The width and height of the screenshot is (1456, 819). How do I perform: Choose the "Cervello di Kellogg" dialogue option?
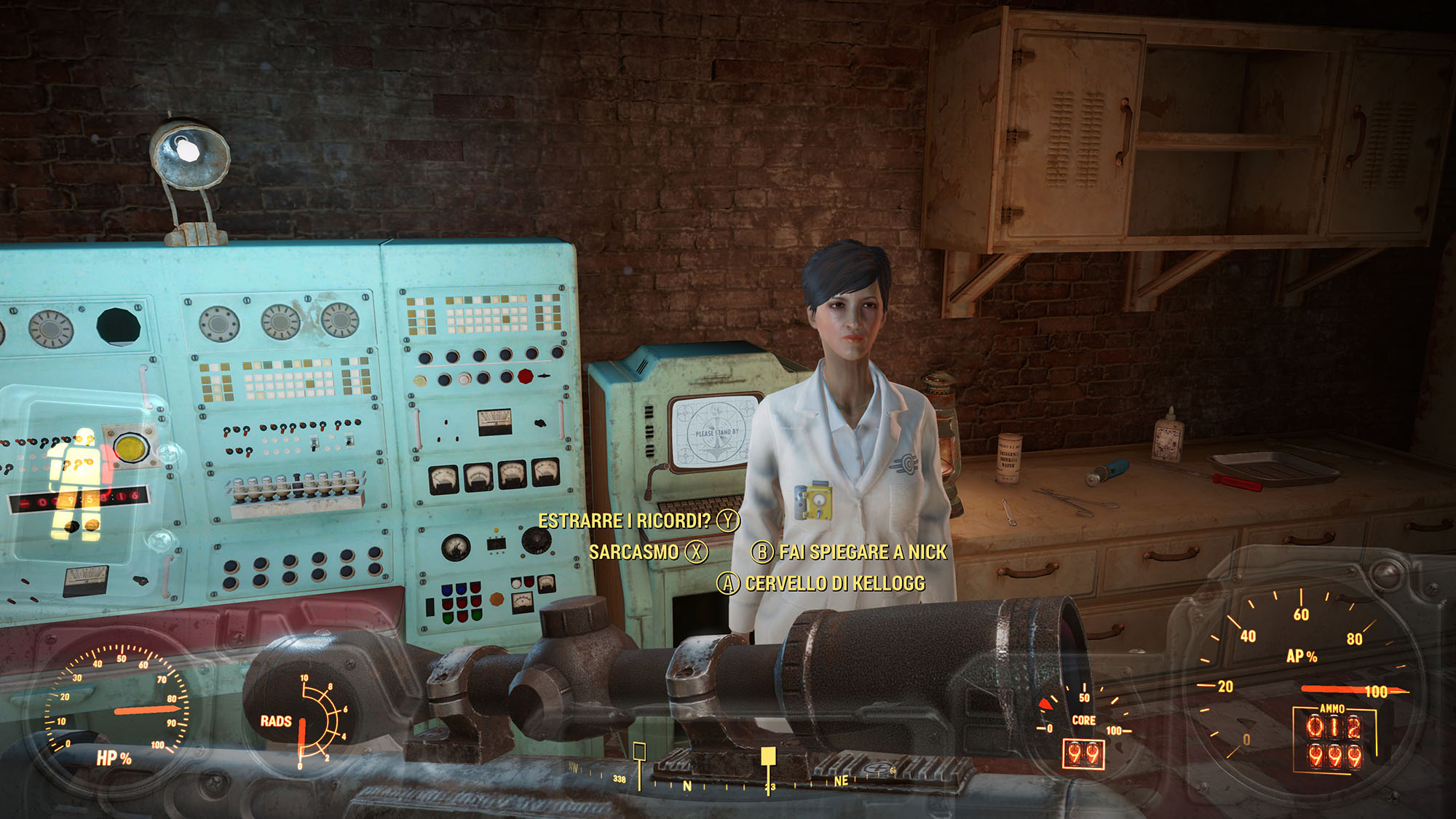834,583
